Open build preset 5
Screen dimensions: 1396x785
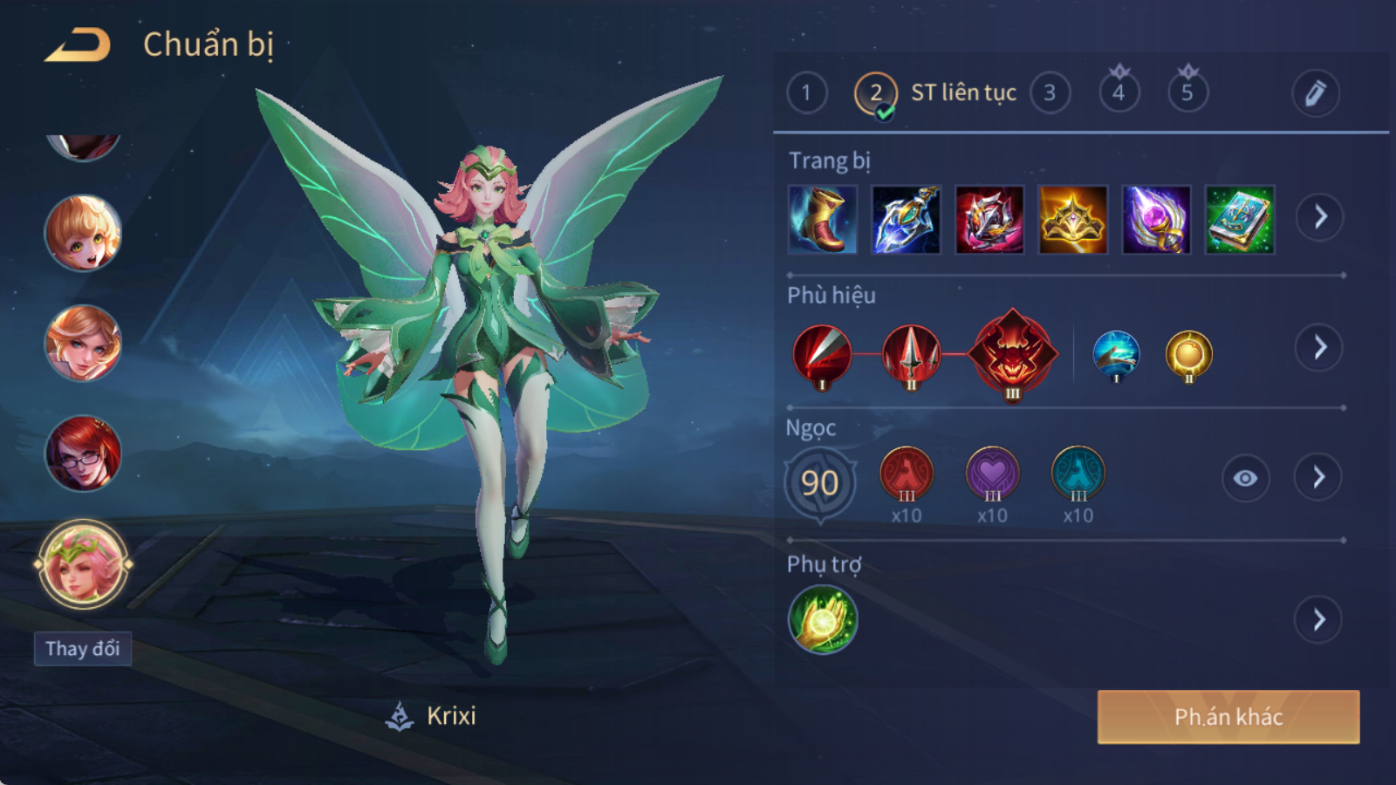(x=1188, y=93)
